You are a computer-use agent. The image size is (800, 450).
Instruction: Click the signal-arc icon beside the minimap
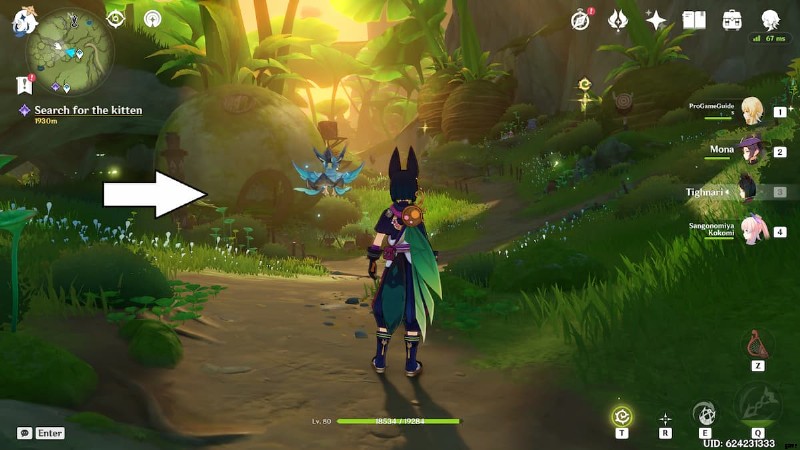[x=152, y=18]
